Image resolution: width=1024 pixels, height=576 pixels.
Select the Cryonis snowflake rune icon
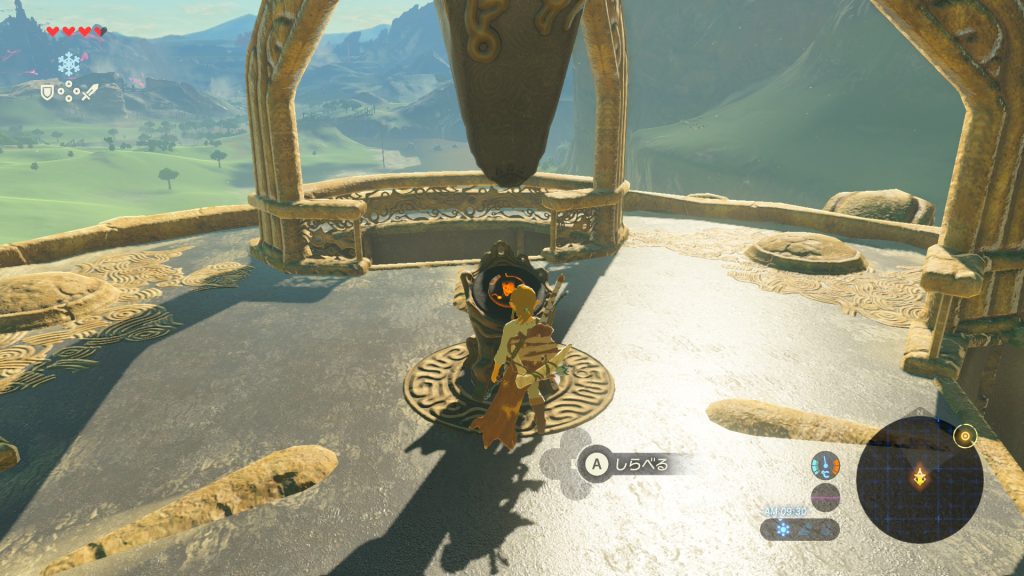(68, 63)
